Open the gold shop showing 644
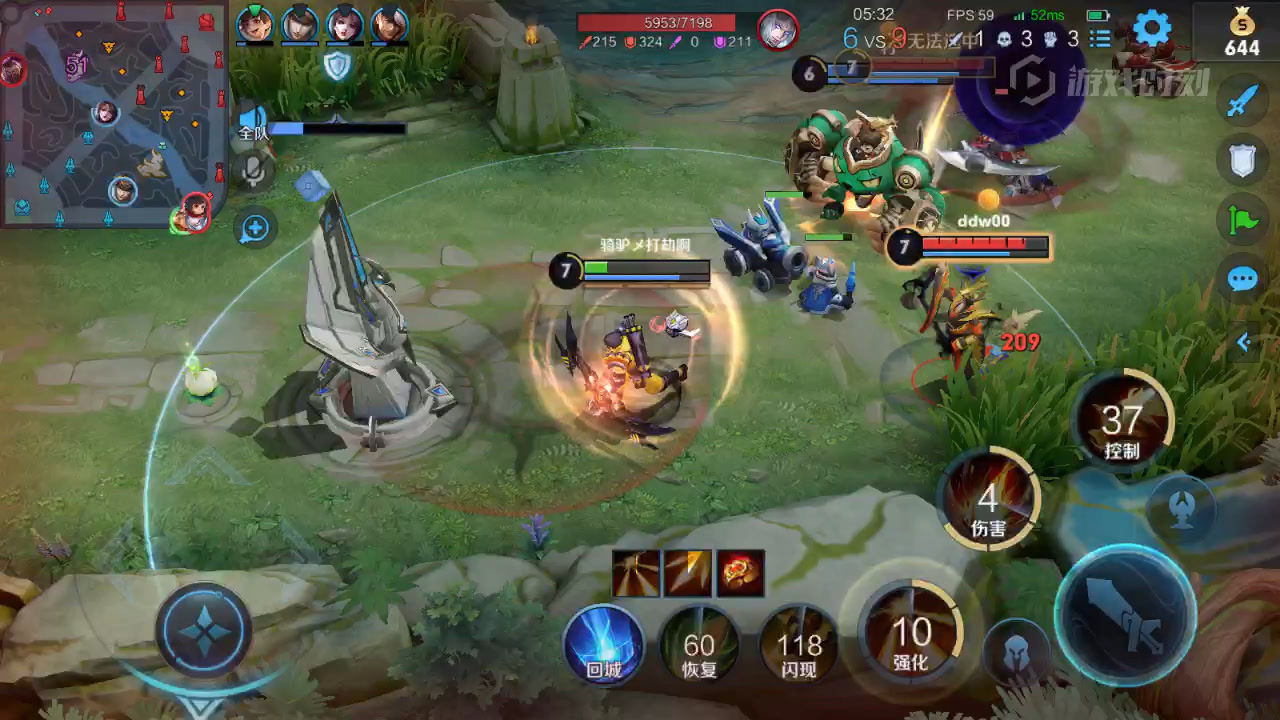Viewport: 1280px width, 720px height. 1241,32
